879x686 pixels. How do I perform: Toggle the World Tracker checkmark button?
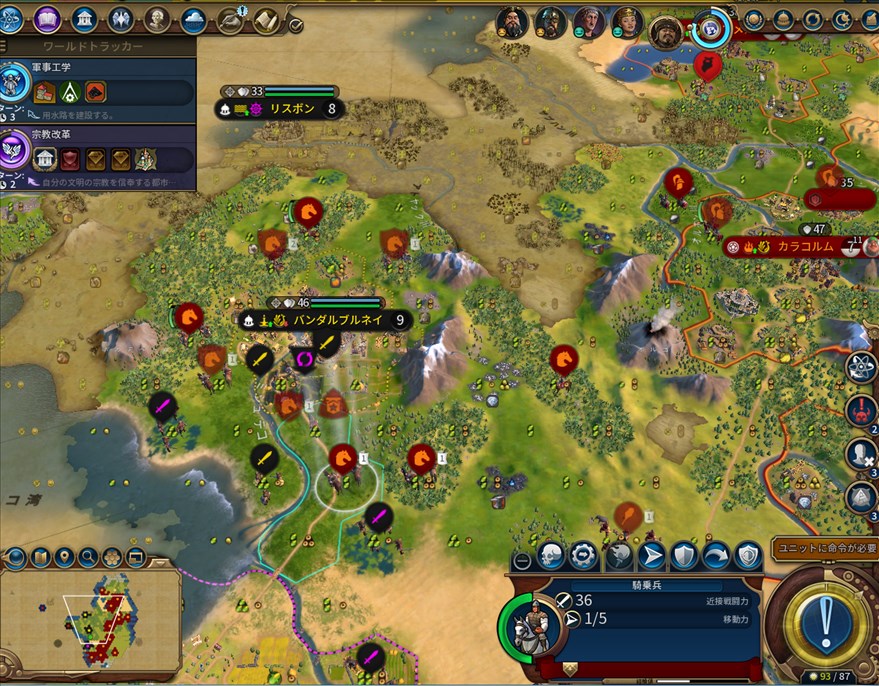pos(296,24)
